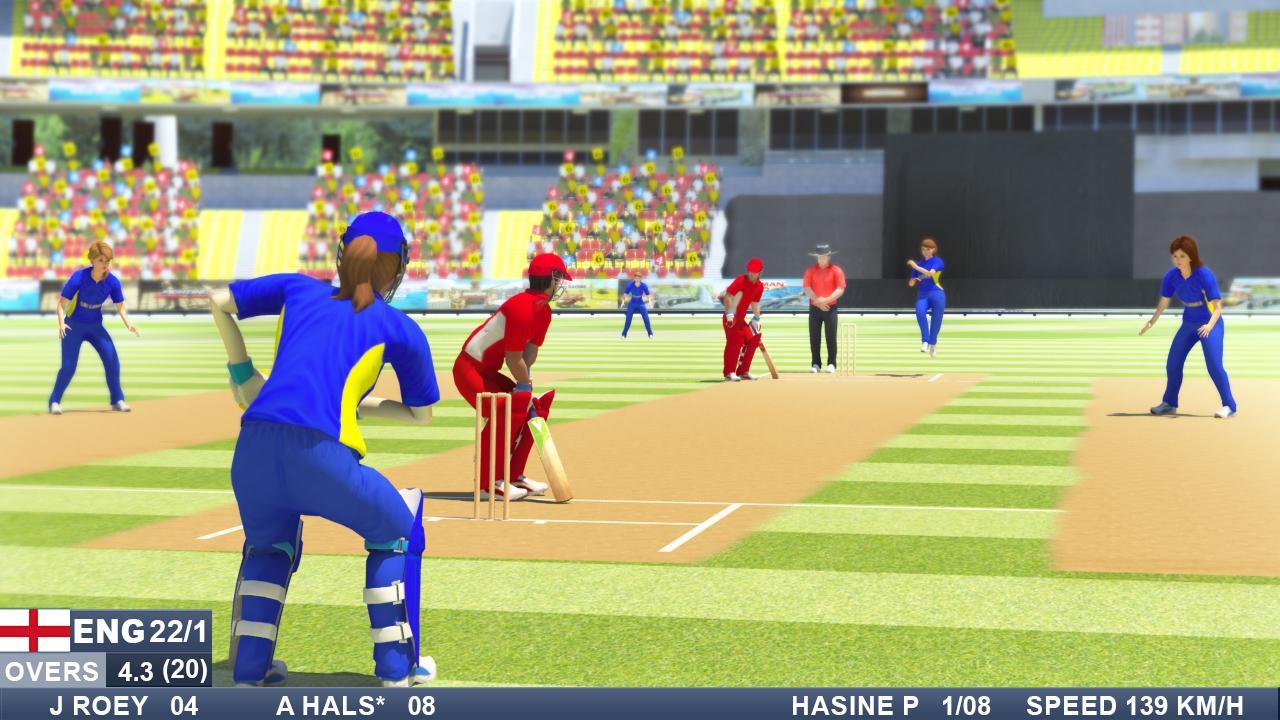Expand the bottom player stats bar
This screenshot has width=1280, height=720.
pyautogui.click(x=640, y=704)
